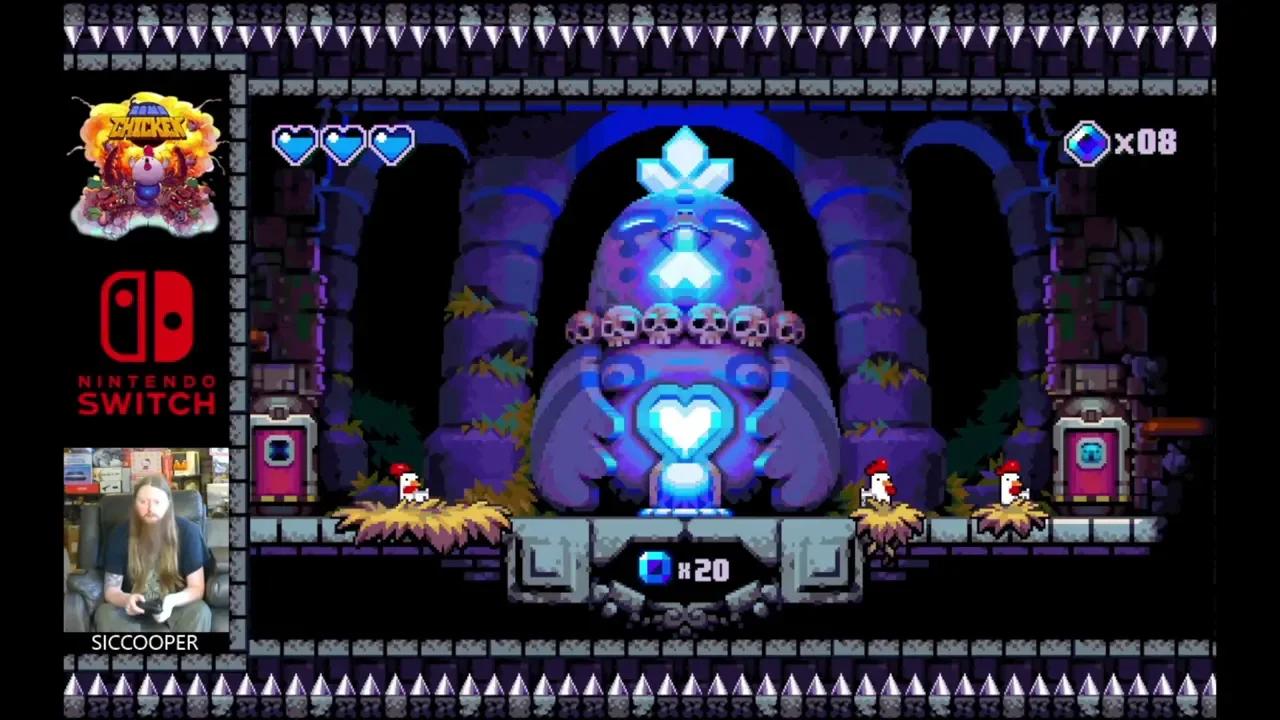
Task: Click the gem icon on the altar pedestal
Action: tap(651, 569)
